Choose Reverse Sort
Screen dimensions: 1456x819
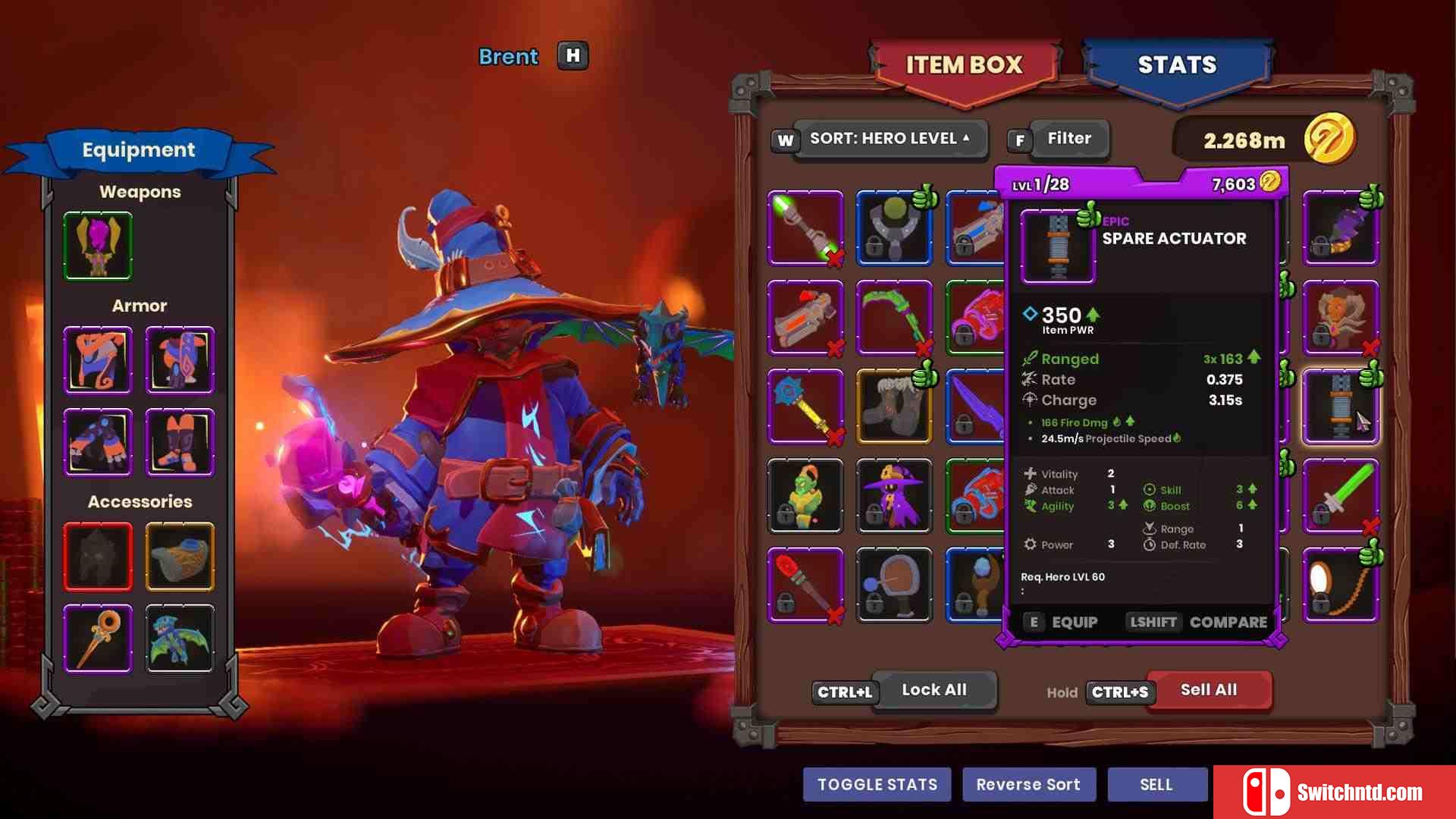[1028, 785]
